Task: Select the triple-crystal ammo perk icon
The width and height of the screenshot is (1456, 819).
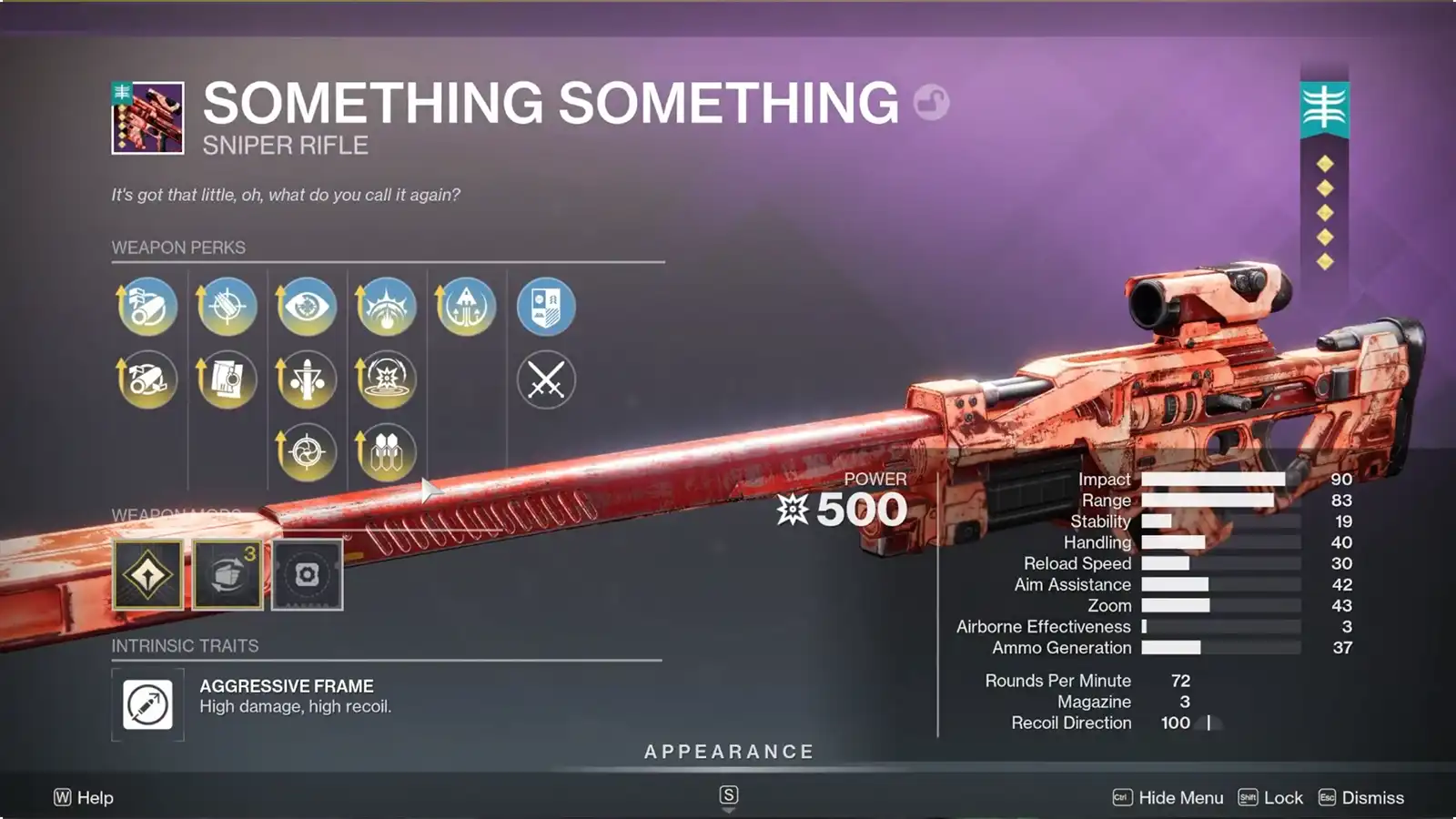Action: click(386, 450)
